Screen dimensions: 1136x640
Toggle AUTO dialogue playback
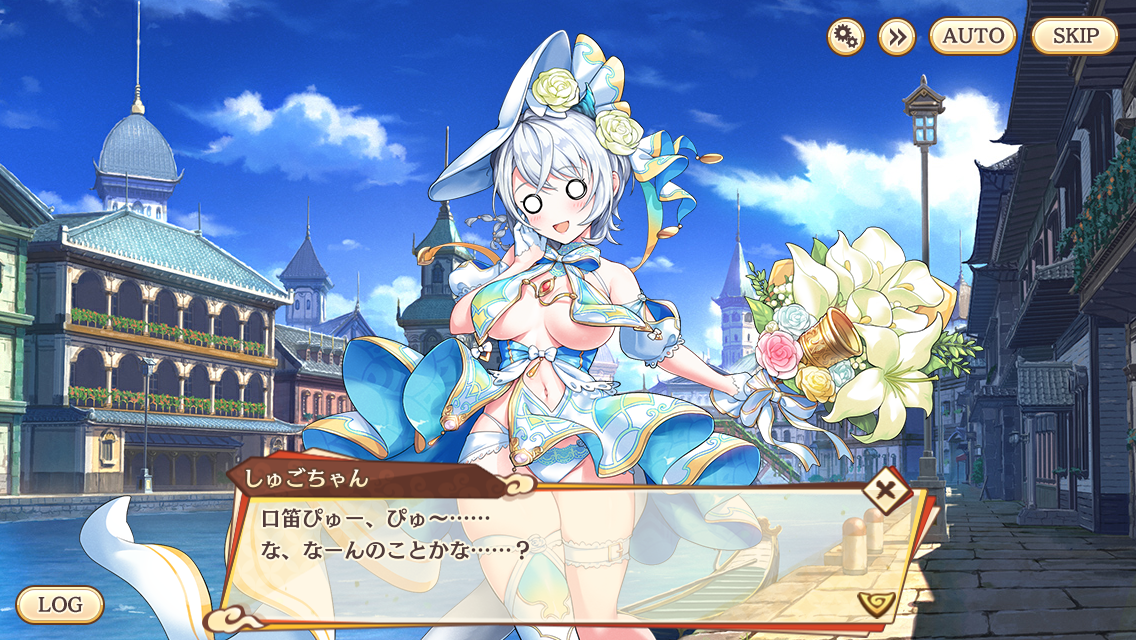(x=973, y=36)
